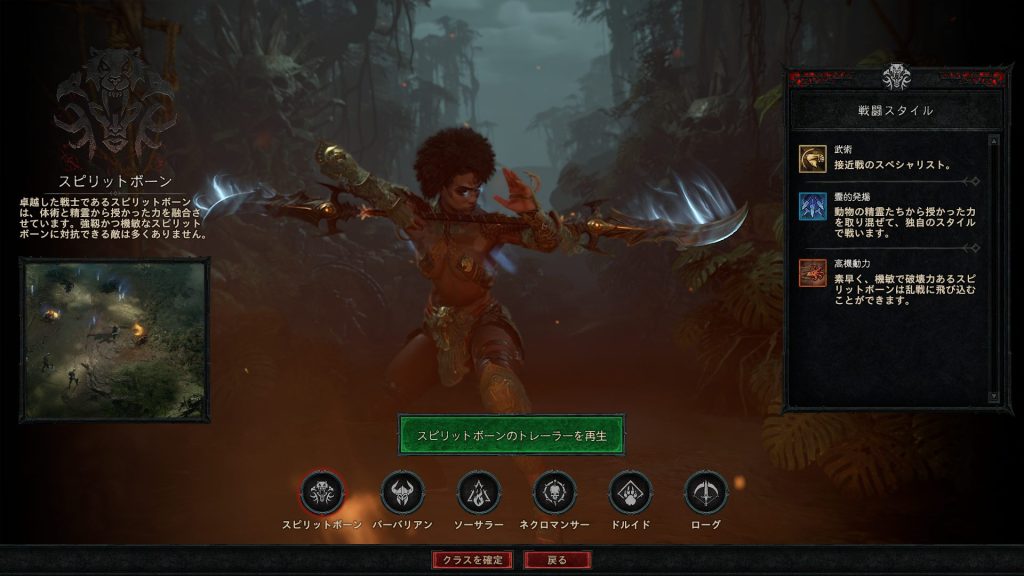
Task: Select the ネクロマンサー skull icon
Action: (x=554, y=493)
